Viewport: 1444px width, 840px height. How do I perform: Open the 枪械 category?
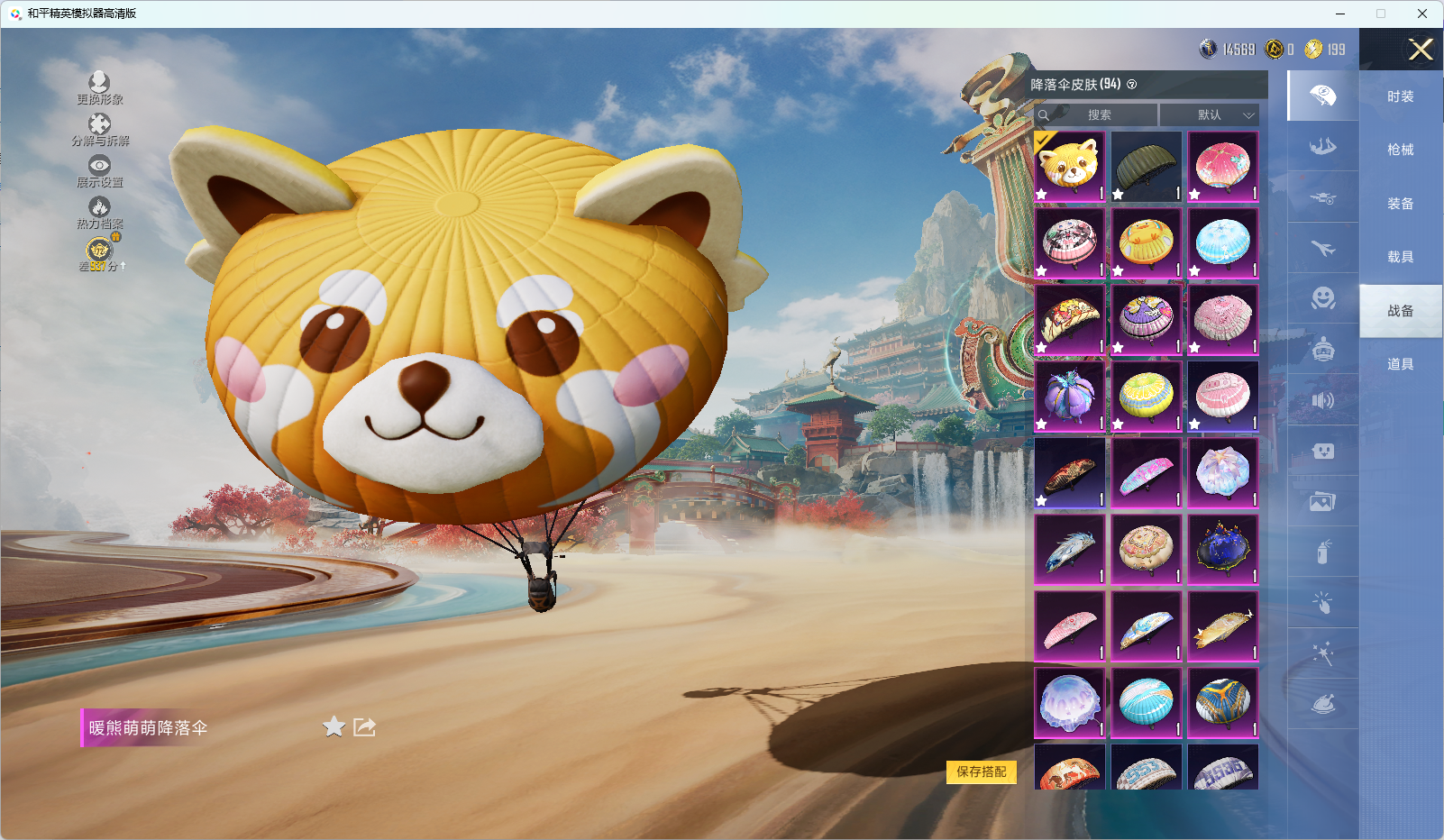coord(1400,150)
